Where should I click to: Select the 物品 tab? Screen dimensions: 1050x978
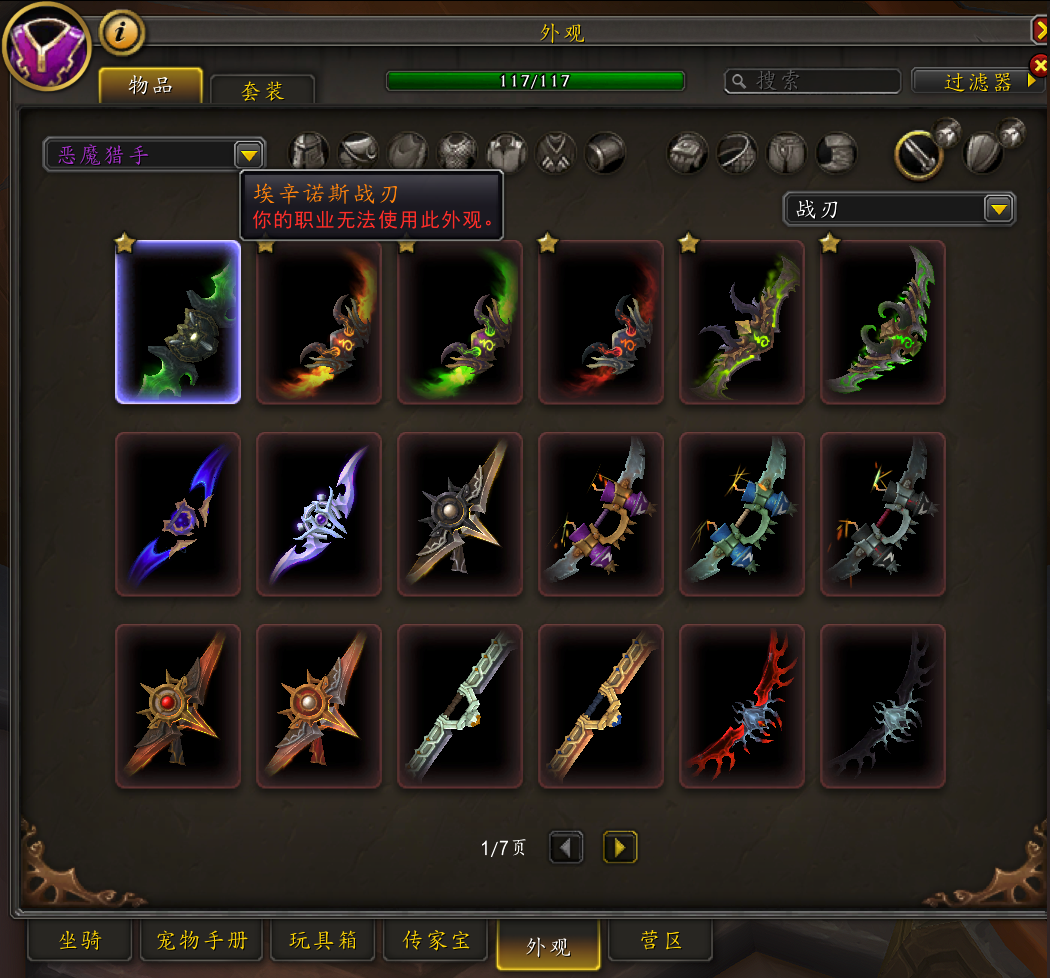[x=151, y=86]
